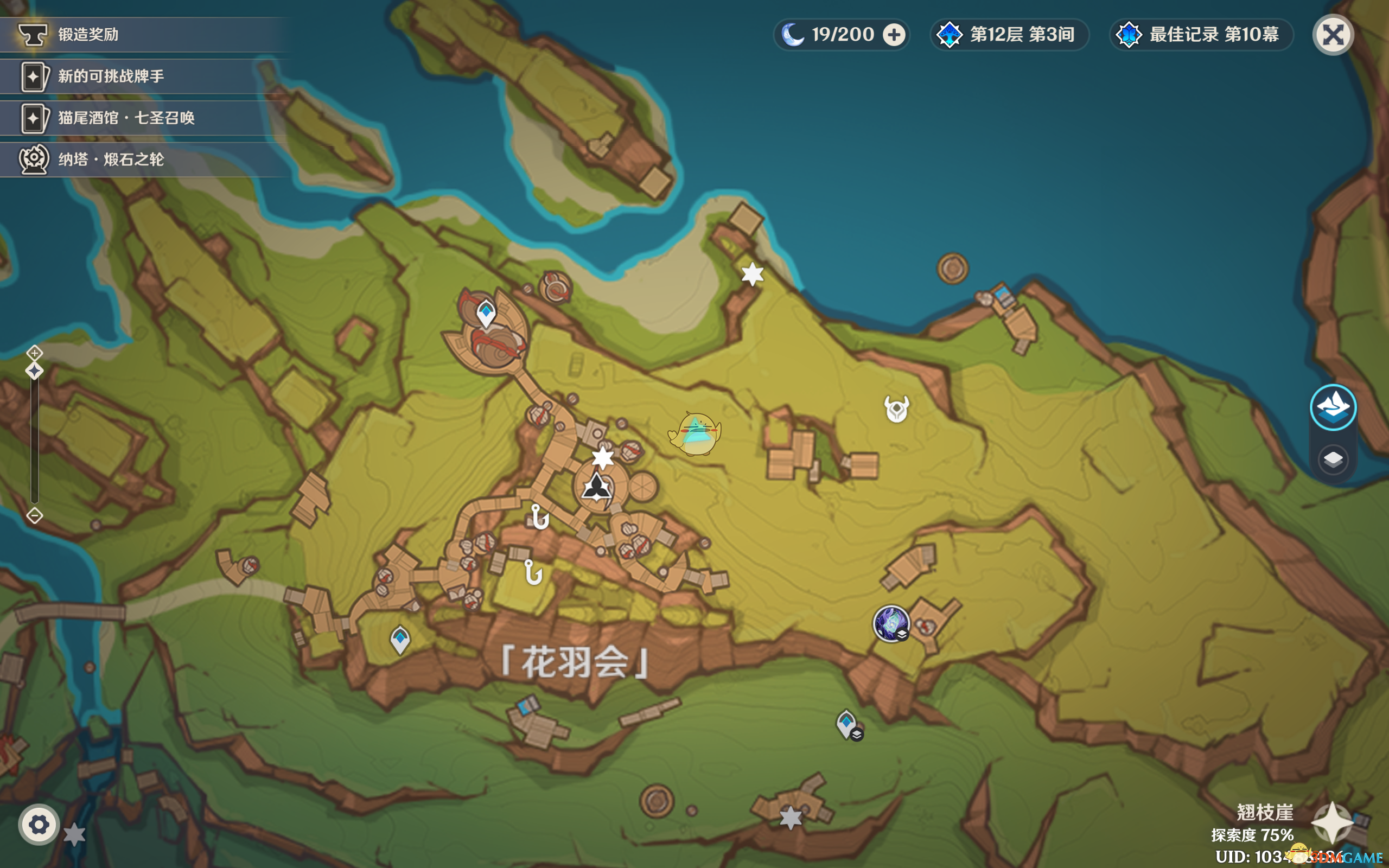Open the 最佳记录 第10幕 record panel
The height and width of the screenshot is (868, 1389).
1201,35
